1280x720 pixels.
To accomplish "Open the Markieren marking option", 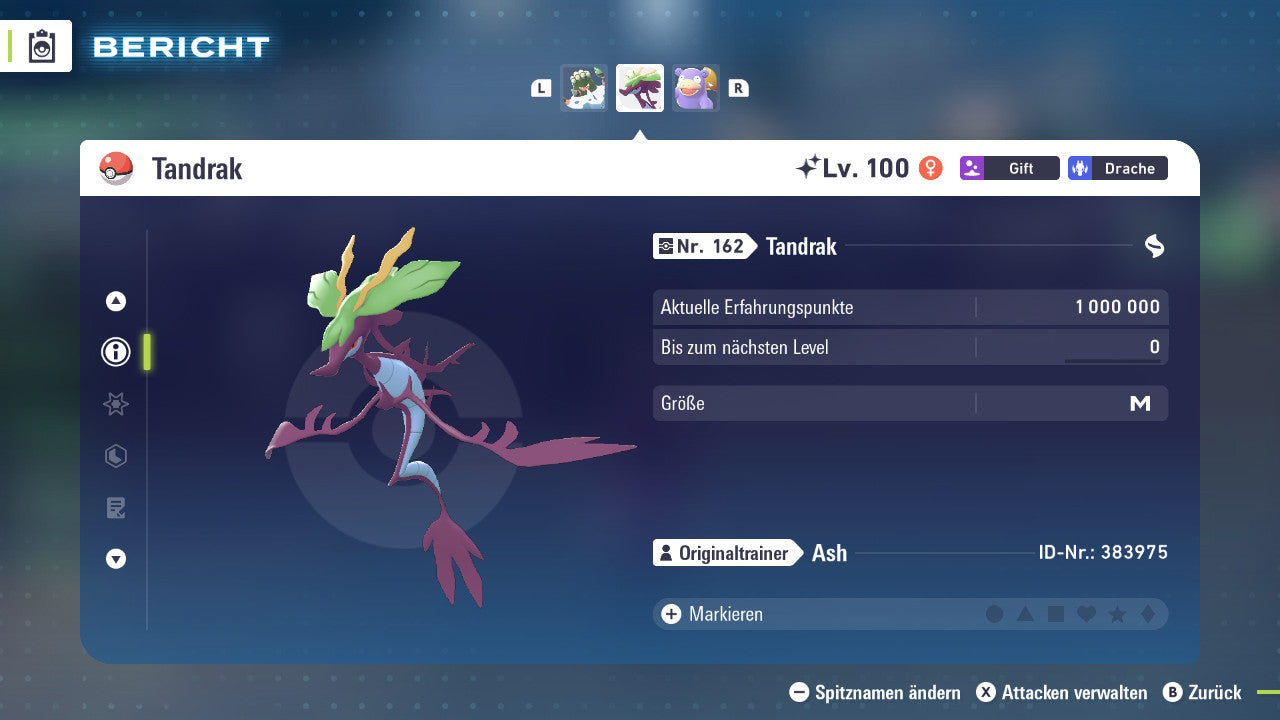I will (x=712, y=614).
